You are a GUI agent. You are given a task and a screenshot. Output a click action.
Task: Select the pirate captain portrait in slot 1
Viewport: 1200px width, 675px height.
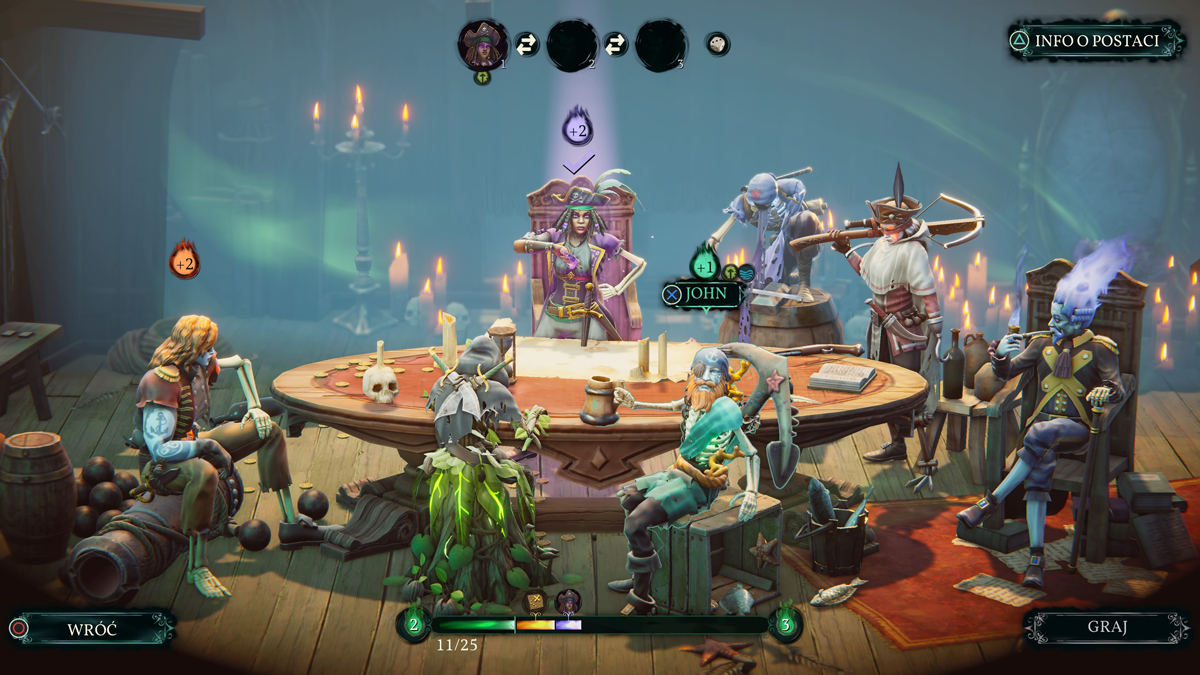pyautogui.click(x=482, y=44)
